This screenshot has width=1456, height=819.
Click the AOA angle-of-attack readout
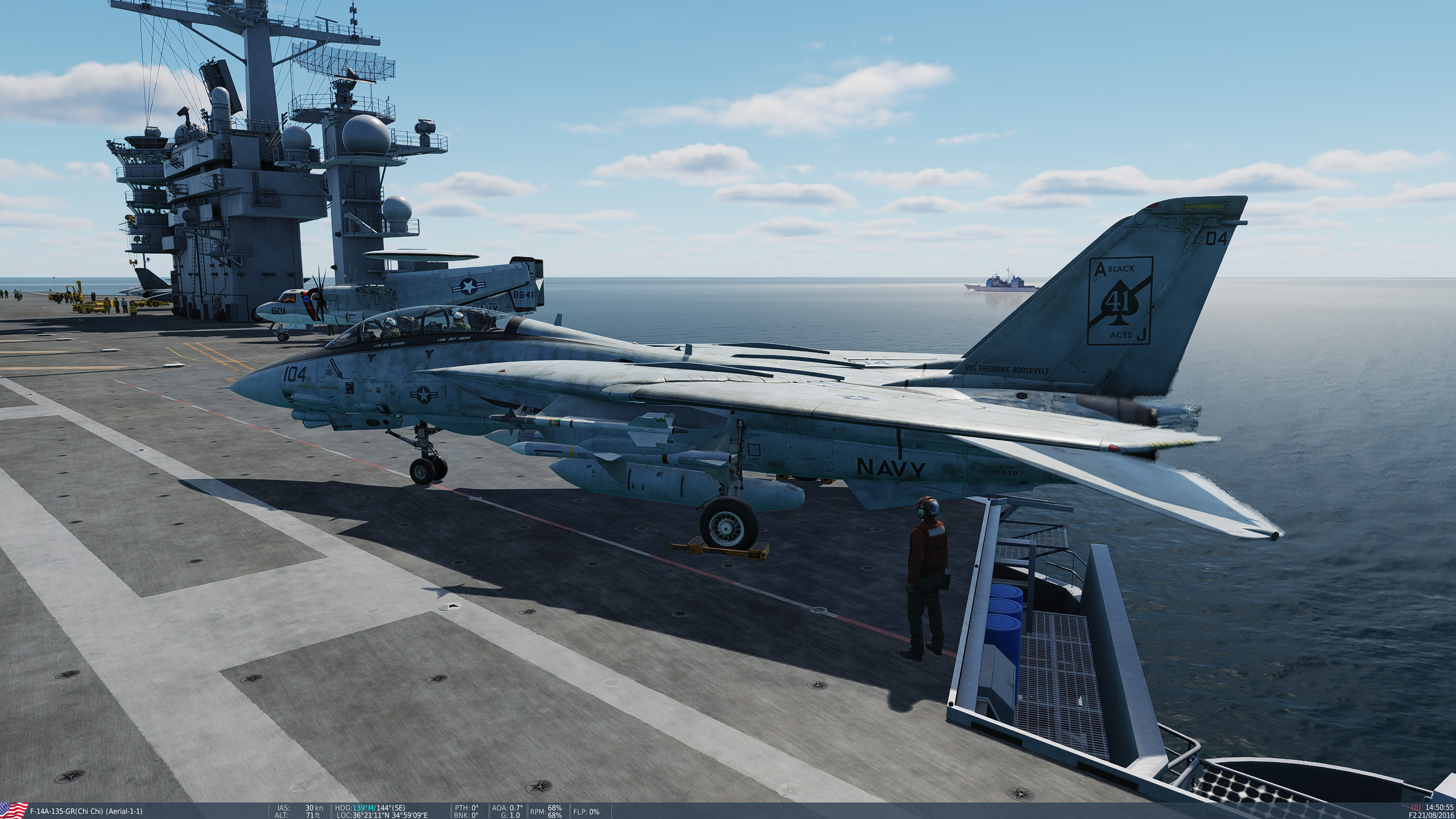(x=506, y=808)
